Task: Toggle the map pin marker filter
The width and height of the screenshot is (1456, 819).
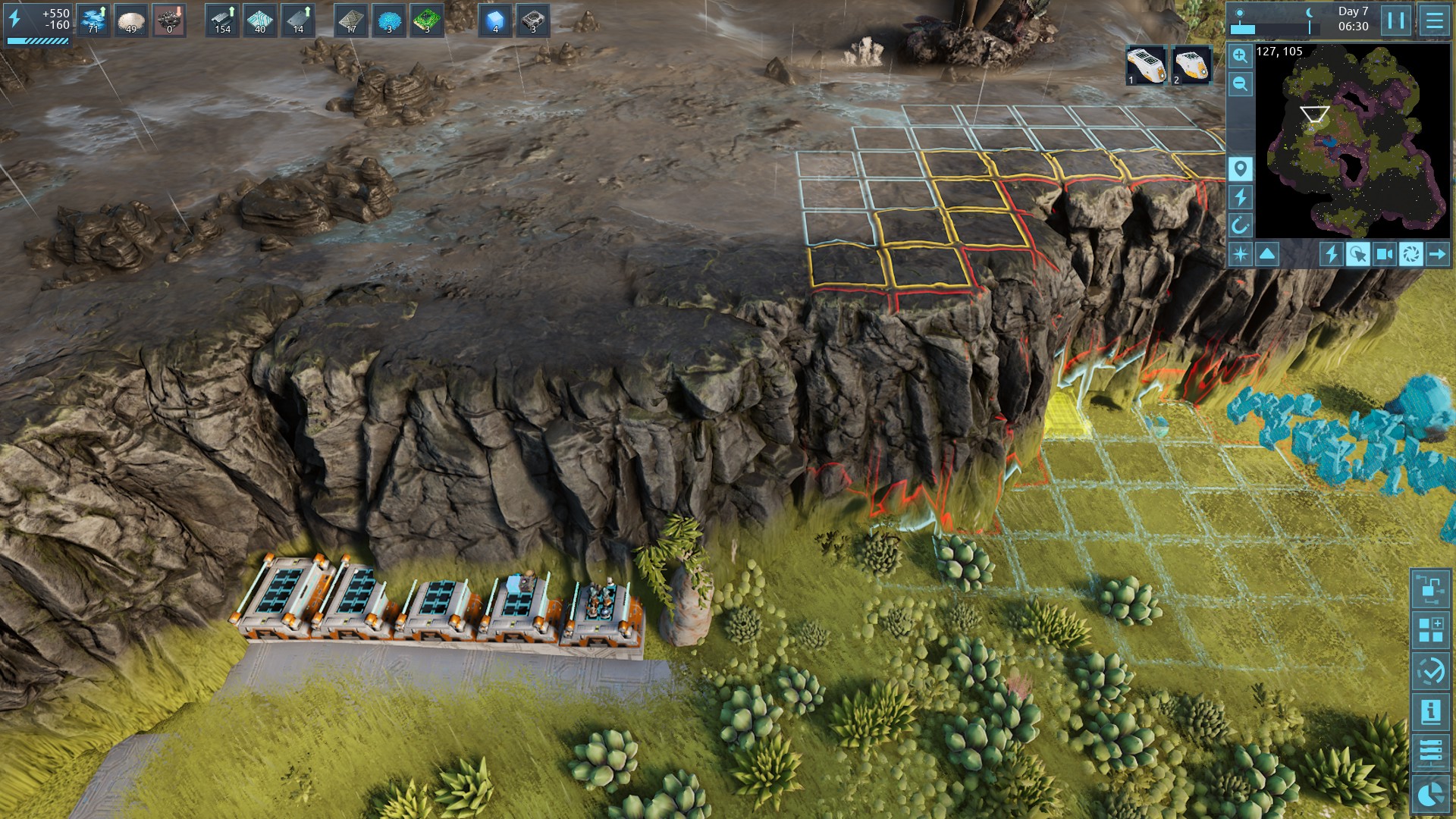Action: pyautogui.click(x=1240, y=168)
